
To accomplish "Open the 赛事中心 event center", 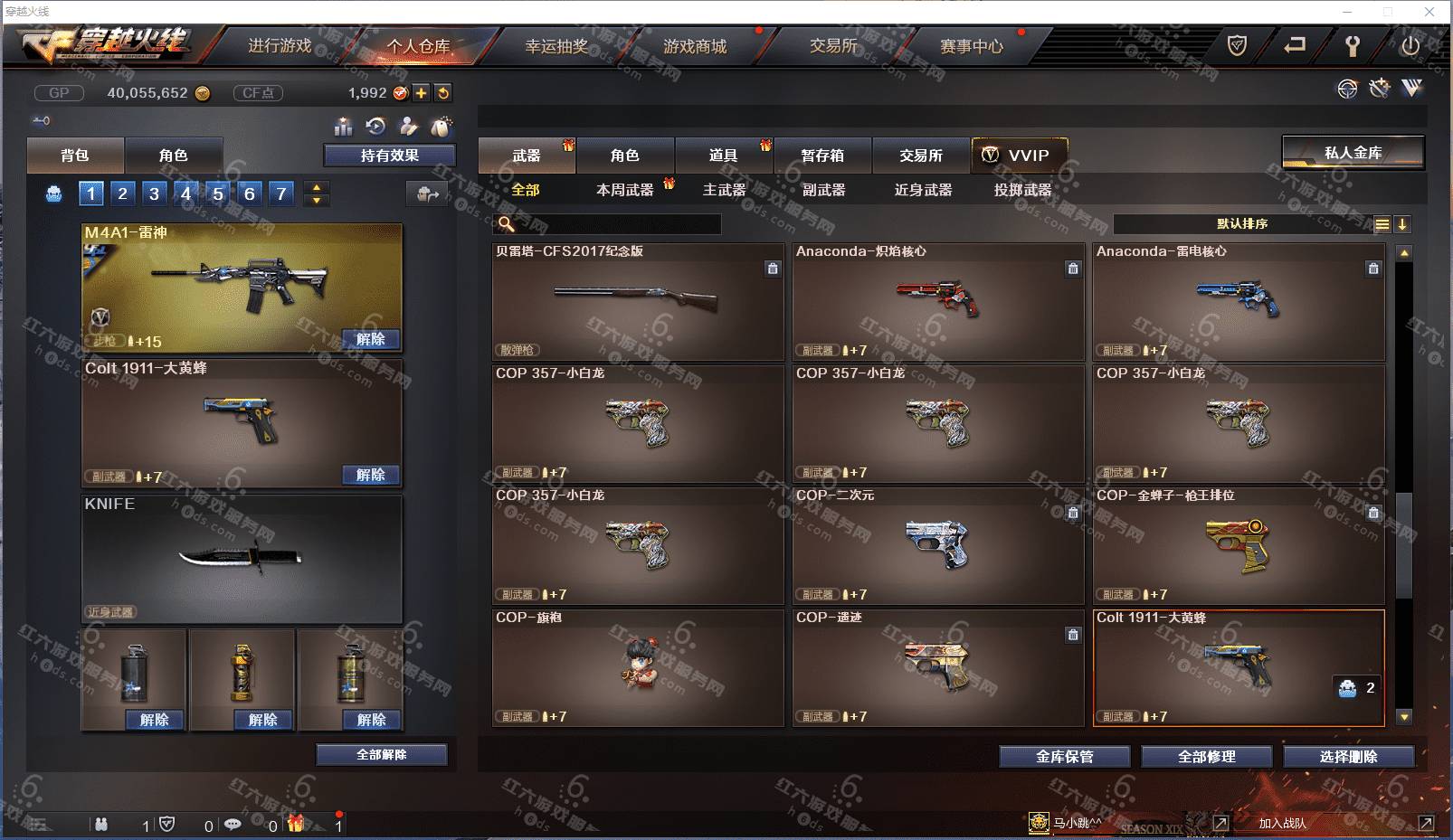I will [971, 46].
